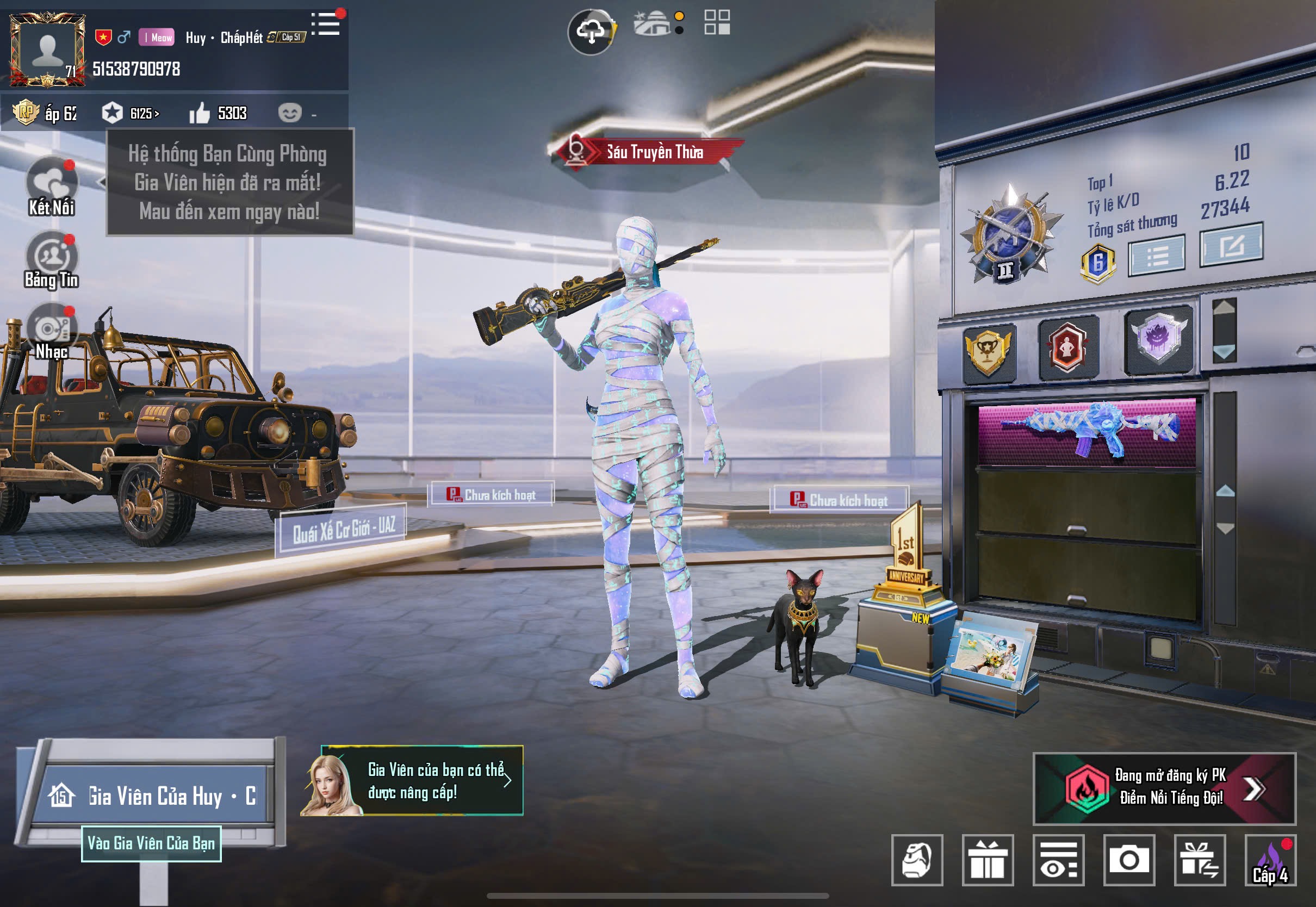Image resolution: width=1316 pixels, height=907 pixels.
Task: Open the list menu with red dot
Action: [327, 24]
